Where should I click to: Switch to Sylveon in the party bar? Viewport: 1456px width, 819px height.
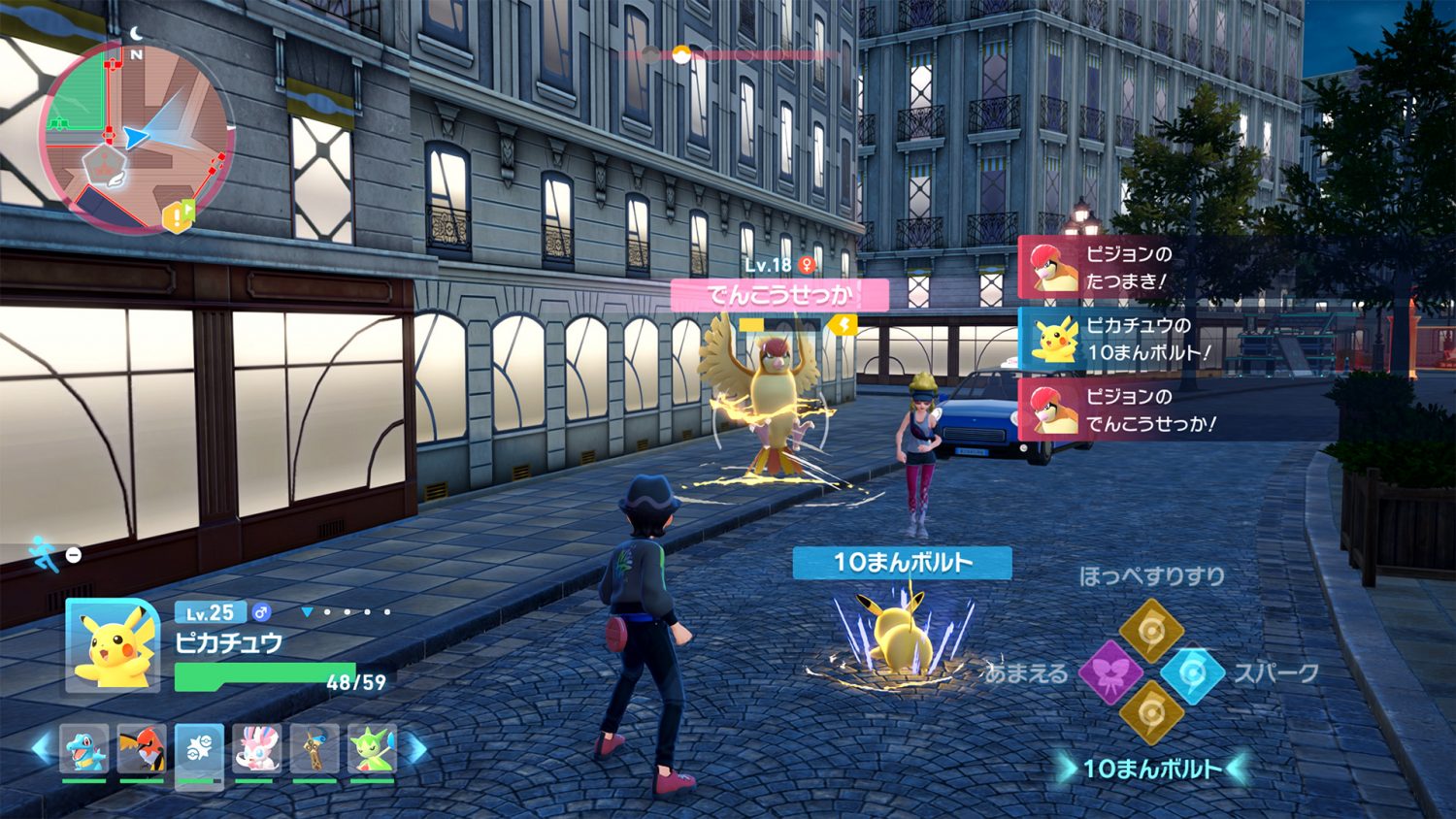tap(256, 750)
